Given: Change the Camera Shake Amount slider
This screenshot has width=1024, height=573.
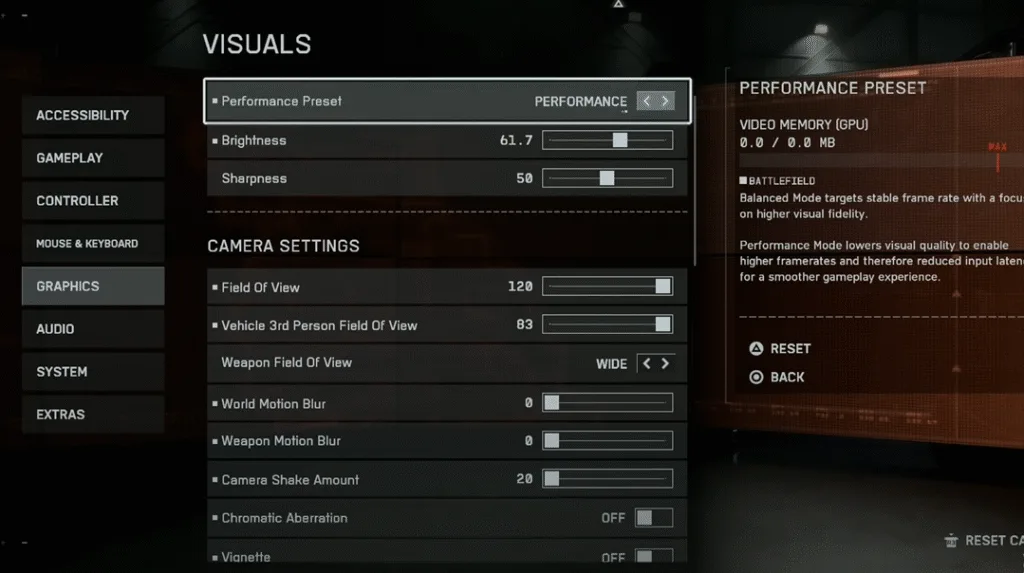Looking at the screenshot, I should (x=607, y=480).
